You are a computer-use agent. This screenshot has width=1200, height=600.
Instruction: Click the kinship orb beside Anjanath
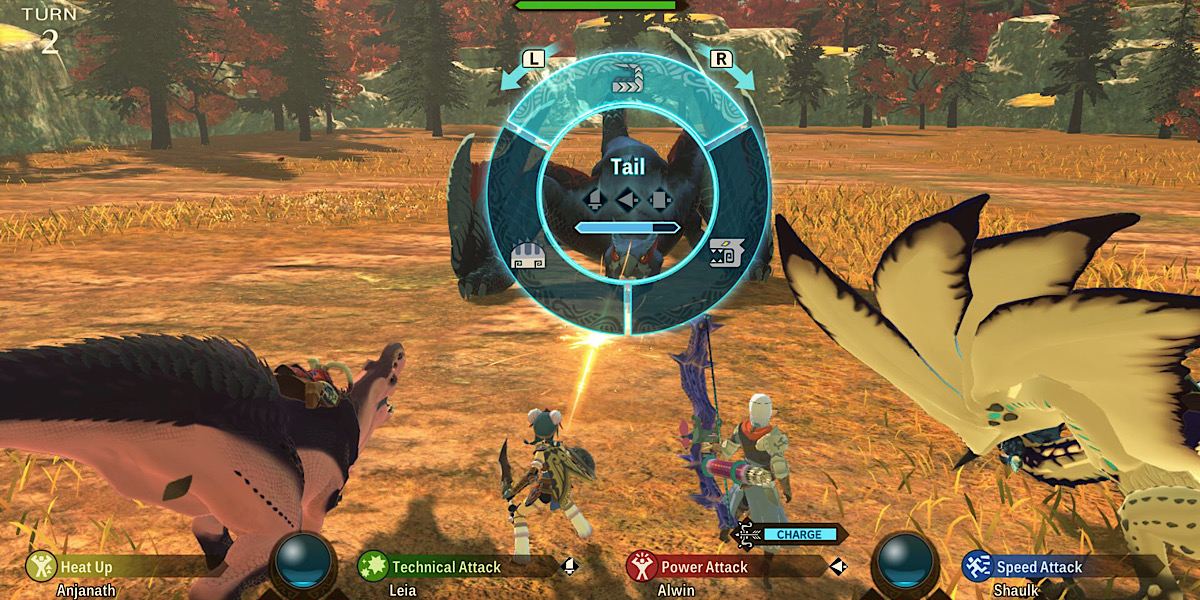coord(303,560)
